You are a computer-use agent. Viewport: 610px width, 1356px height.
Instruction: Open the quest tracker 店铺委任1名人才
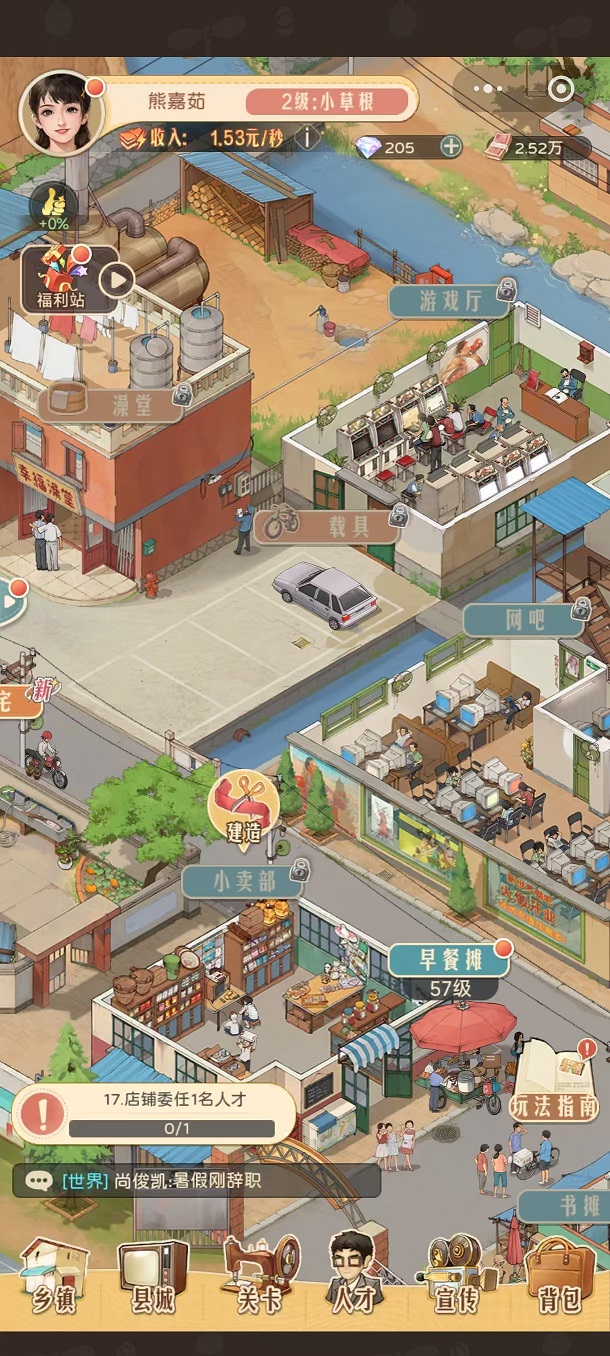tap(155, 1112)
